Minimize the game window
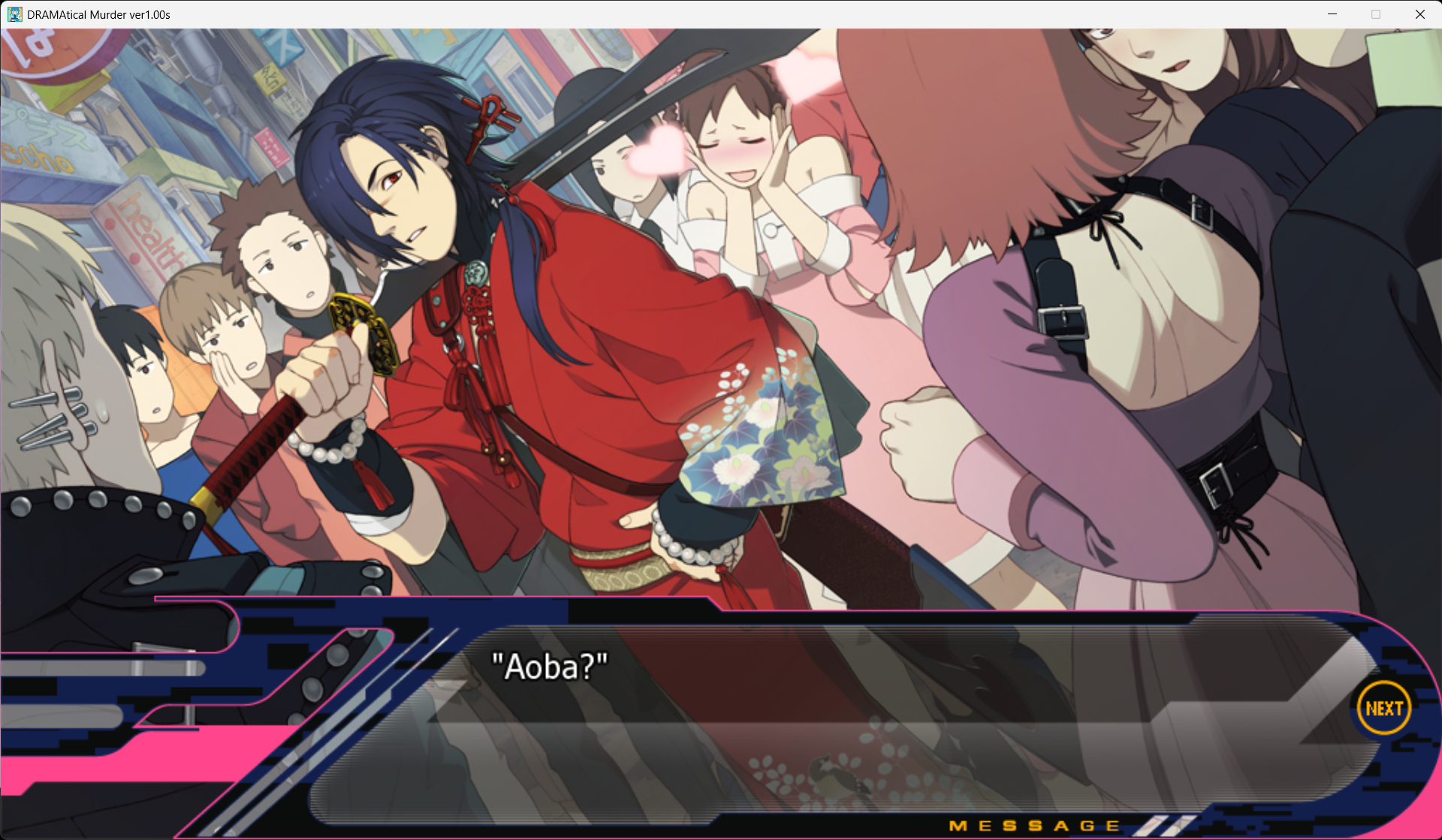This screenshot has height=840, width=1442. pyautogui.click(x=1332, y=14)
